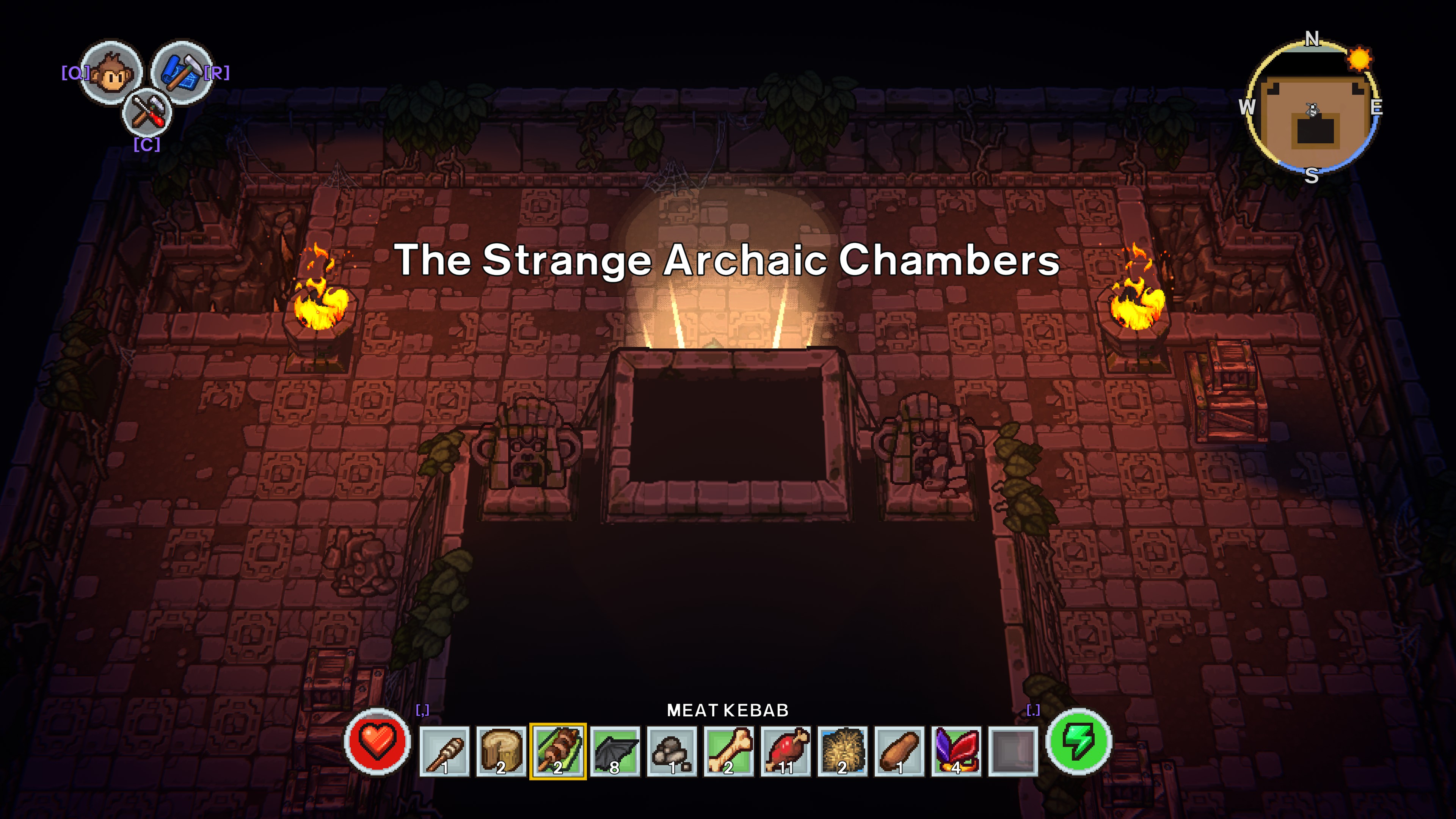Click the green lightning bolt energy icon
Screen dimensions: 1456x819
pyautogui.click(x=1078, y=741)
